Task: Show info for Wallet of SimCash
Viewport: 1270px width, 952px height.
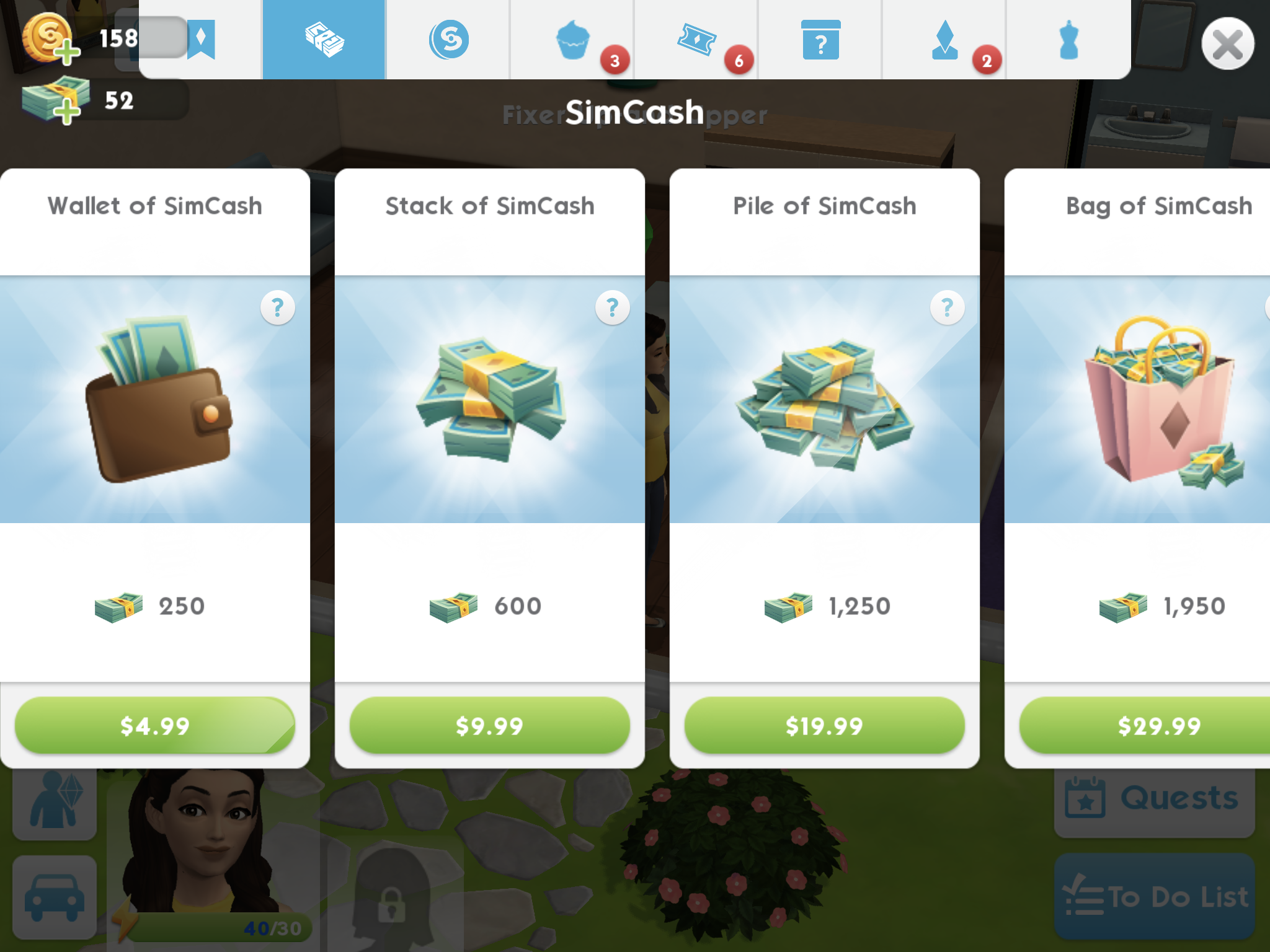Action: 277,307
